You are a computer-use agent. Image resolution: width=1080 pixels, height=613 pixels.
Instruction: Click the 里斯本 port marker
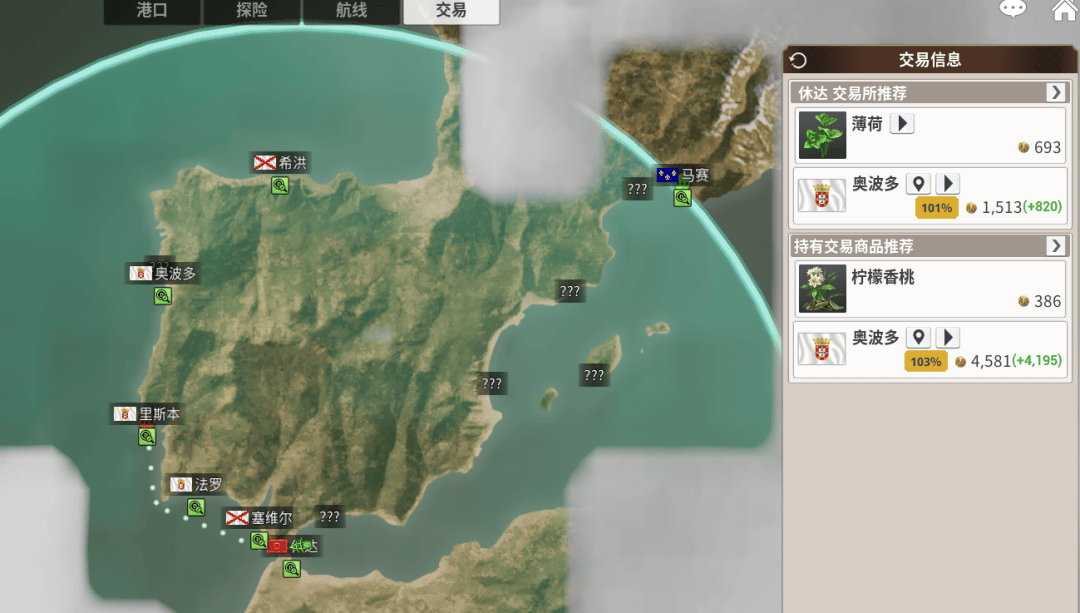coord(147,436)
